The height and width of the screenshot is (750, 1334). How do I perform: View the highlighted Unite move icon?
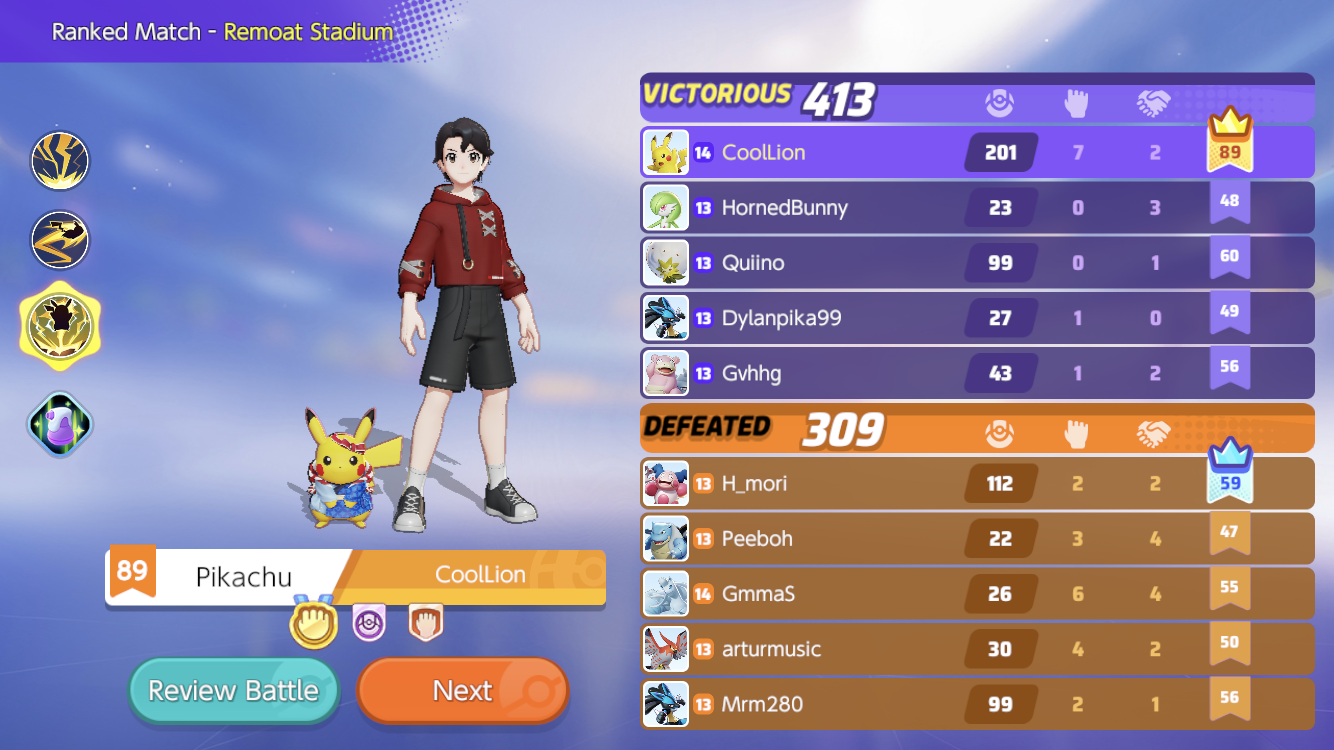[x=60, y=326]
